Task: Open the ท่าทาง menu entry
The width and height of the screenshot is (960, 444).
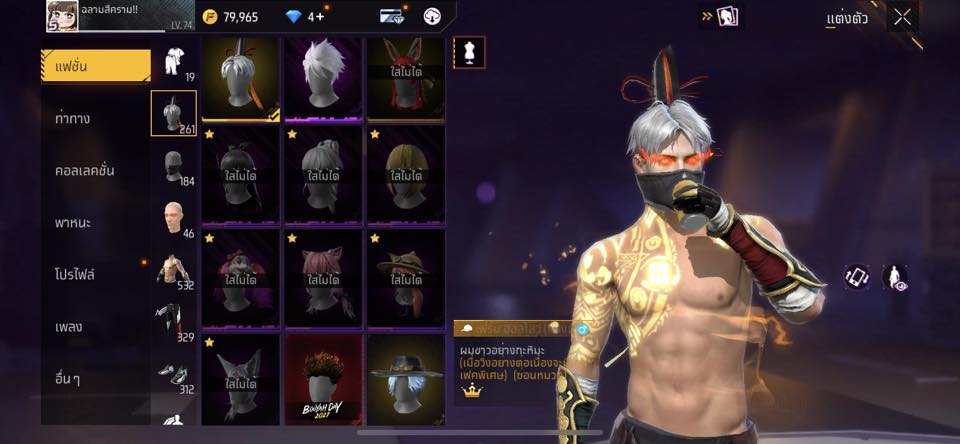Action: click(x=73, y=118)
